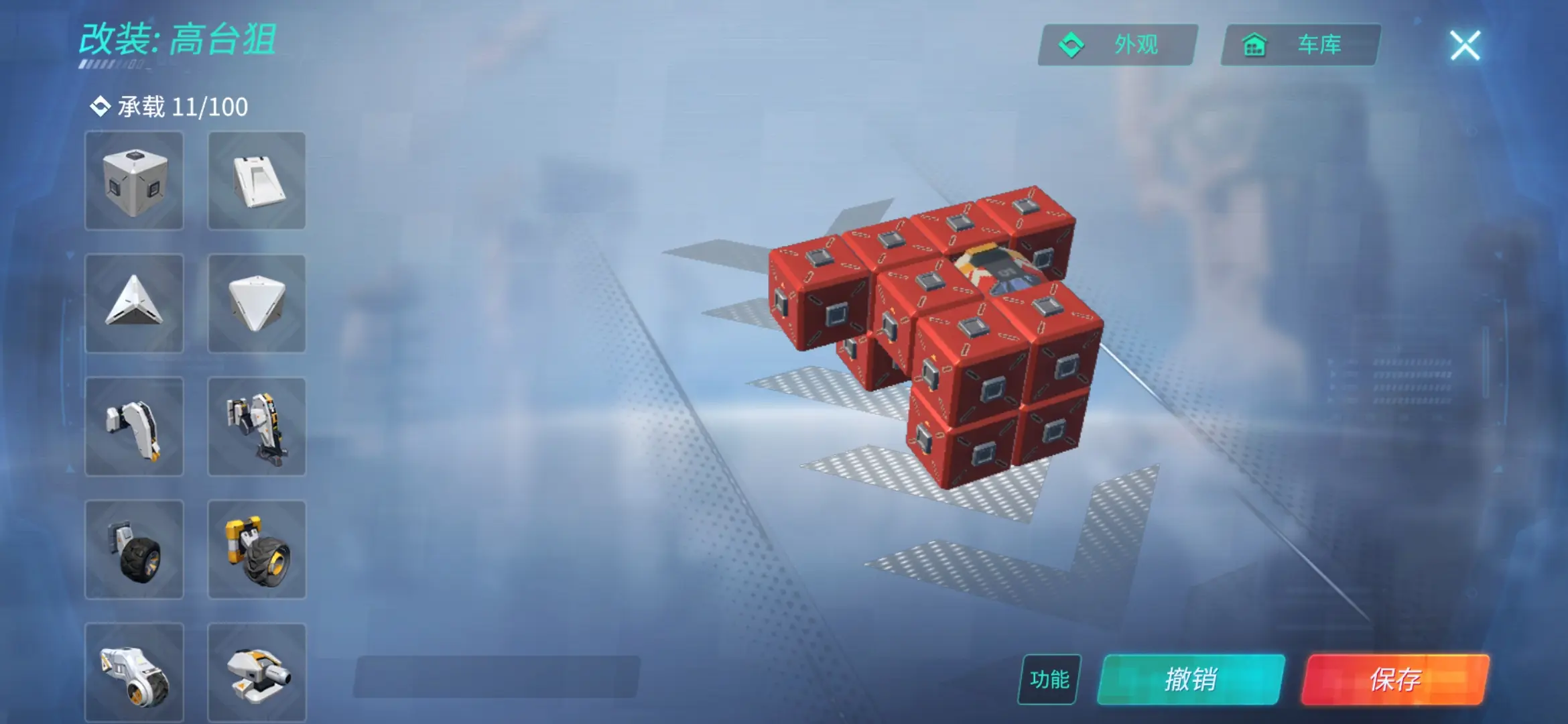Select the armored mechanical leg part
This screenshot has height=724, width=1568.
257,426
